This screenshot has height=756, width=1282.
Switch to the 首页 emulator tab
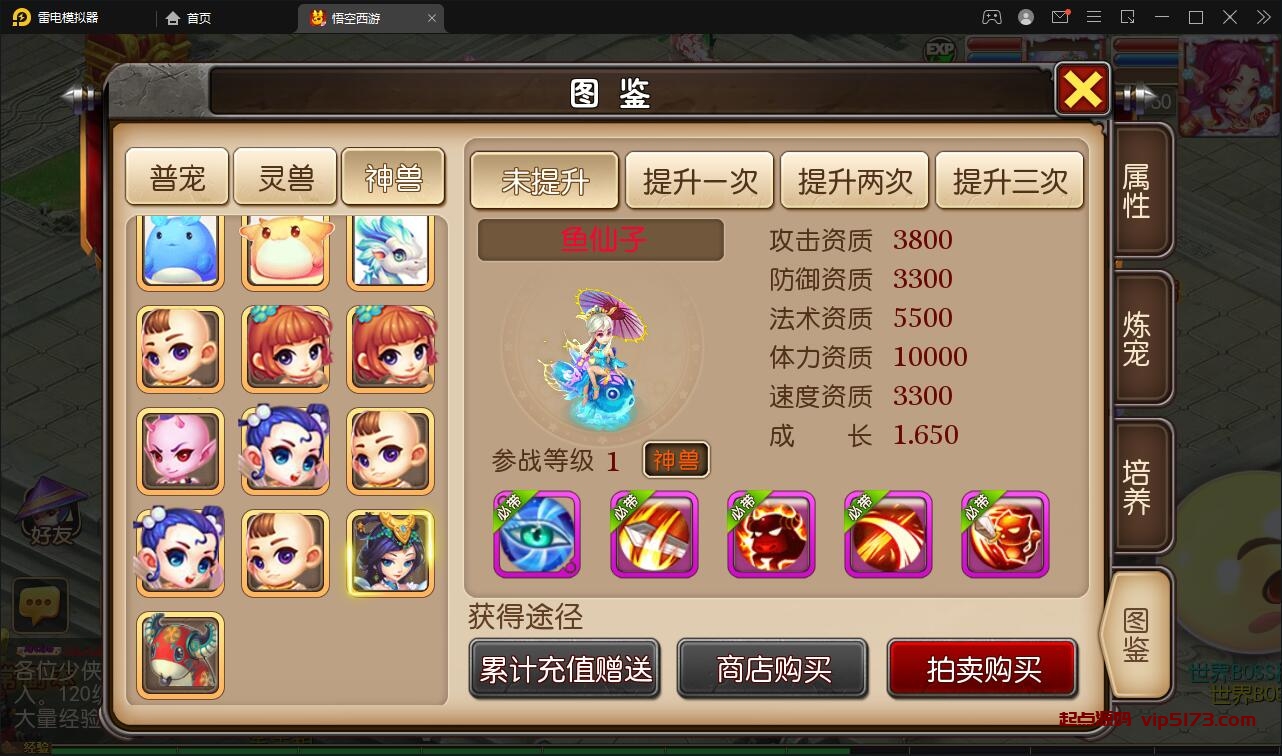193,17
